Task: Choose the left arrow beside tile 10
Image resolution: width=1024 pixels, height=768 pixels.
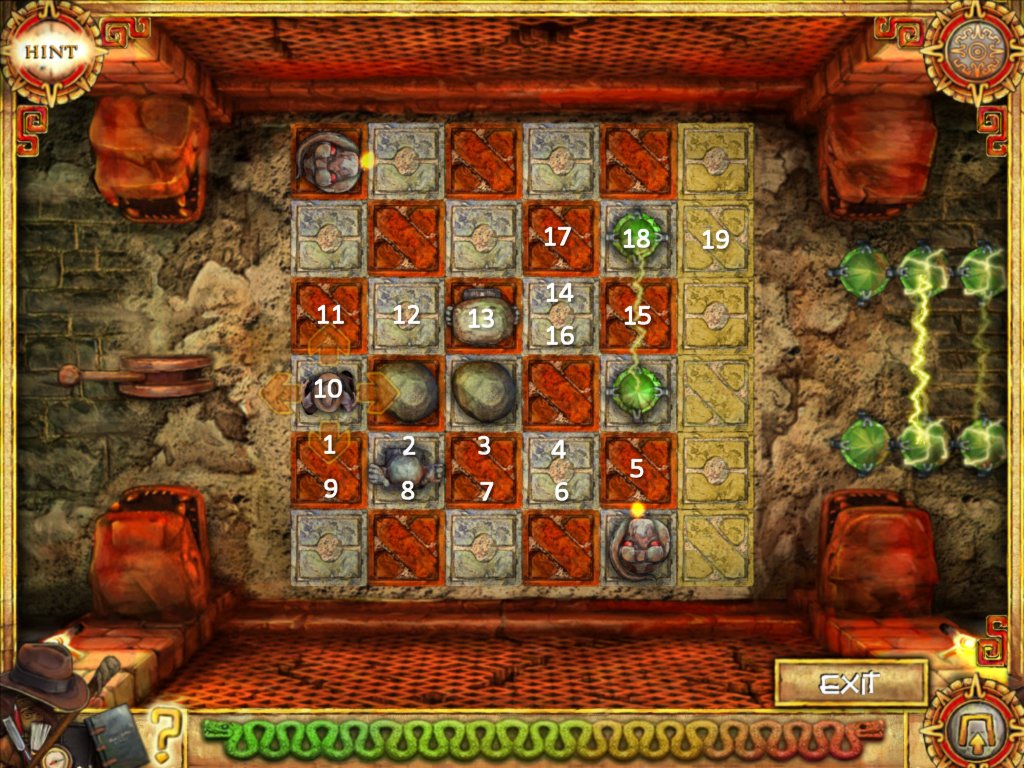Action: [280, 393]
